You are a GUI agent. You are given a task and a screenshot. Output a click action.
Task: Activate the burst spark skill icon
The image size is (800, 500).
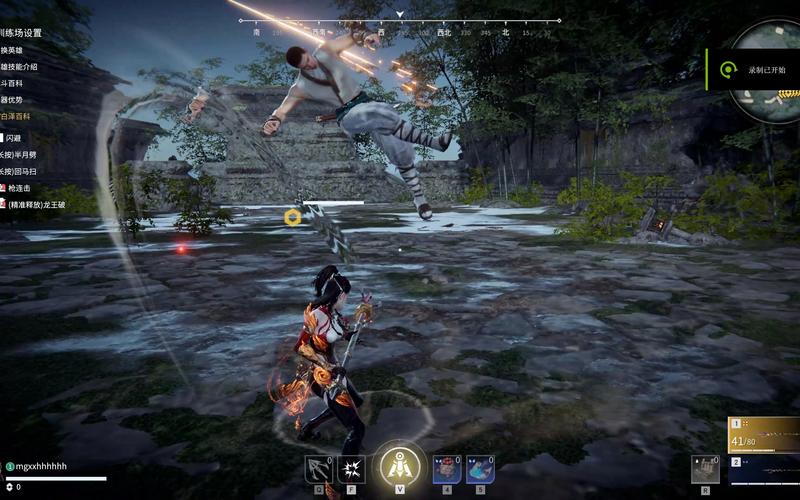click(x=352, y=469)
